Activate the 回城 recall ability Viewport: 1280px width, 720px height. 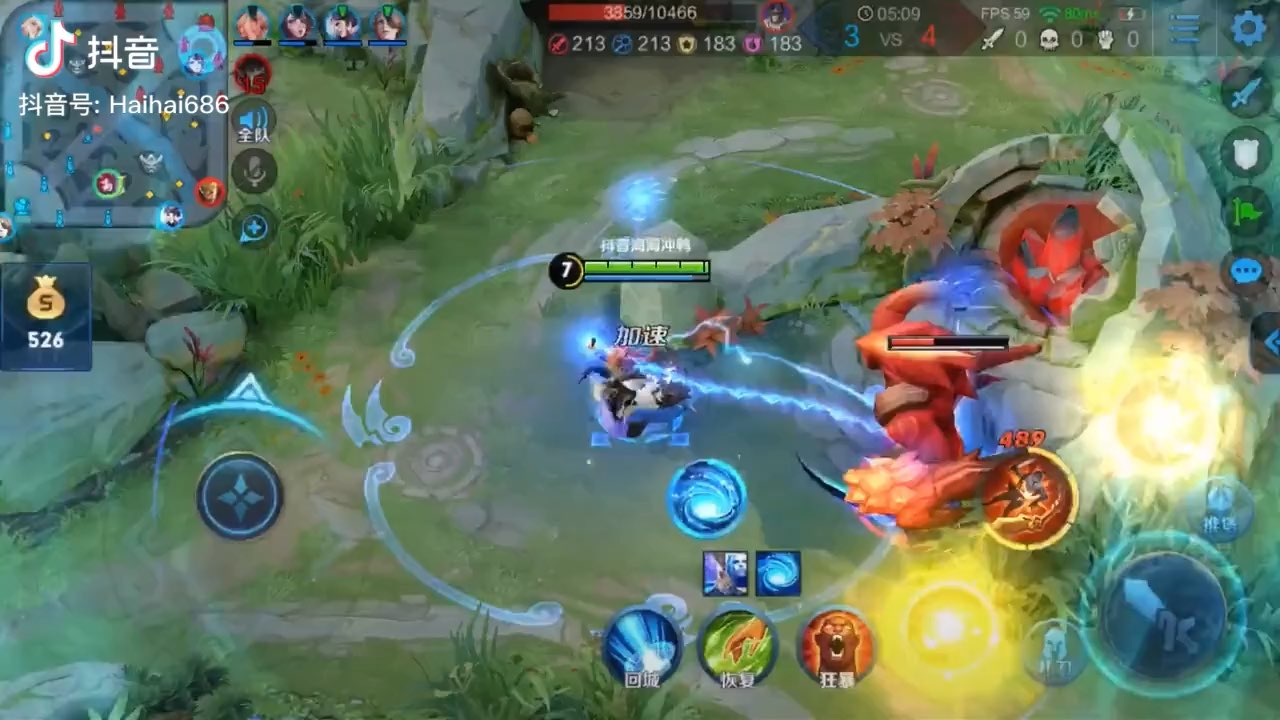point(641,645)
